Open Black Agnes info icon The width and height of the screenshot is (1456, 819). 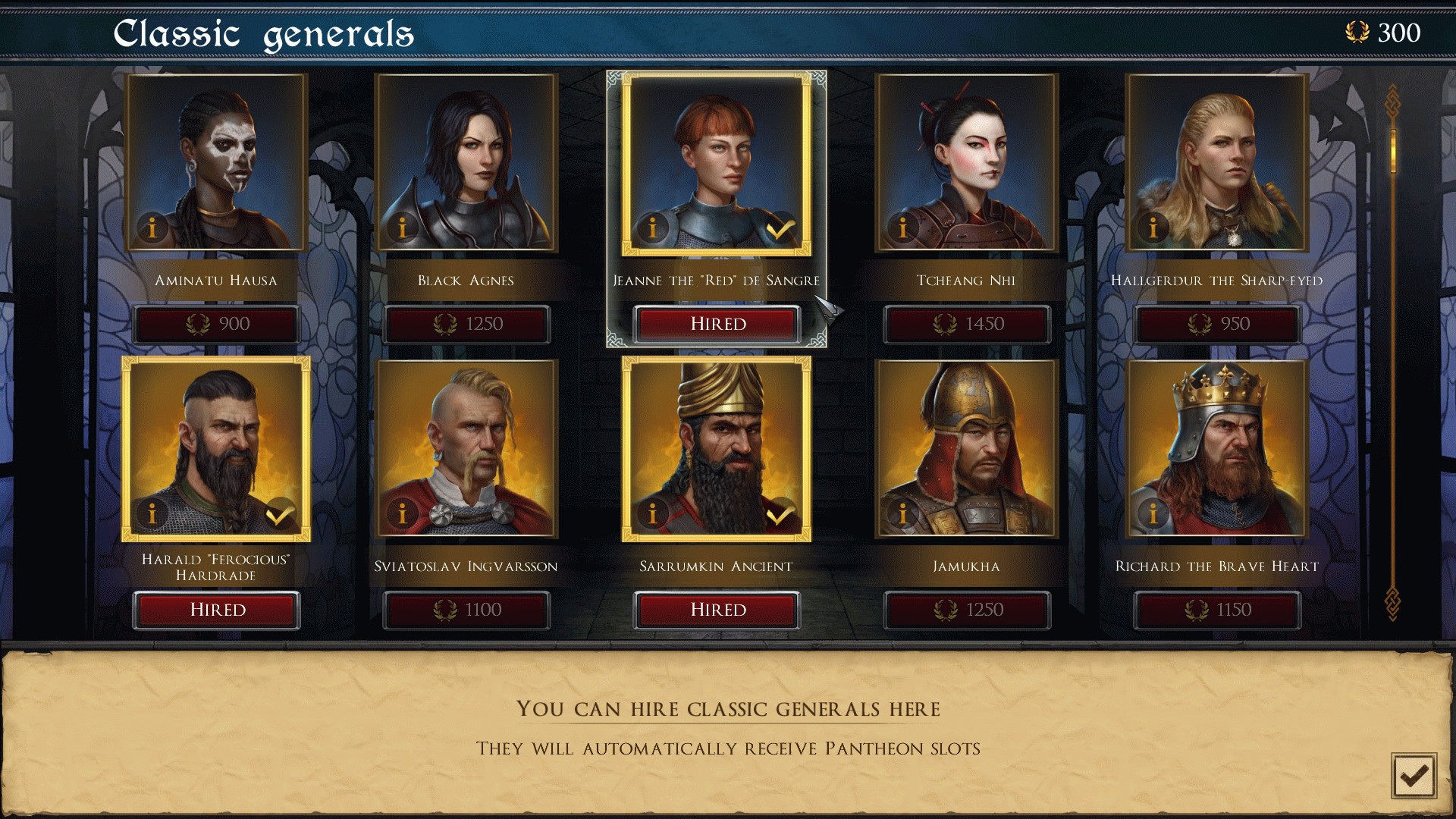(403, 227)
